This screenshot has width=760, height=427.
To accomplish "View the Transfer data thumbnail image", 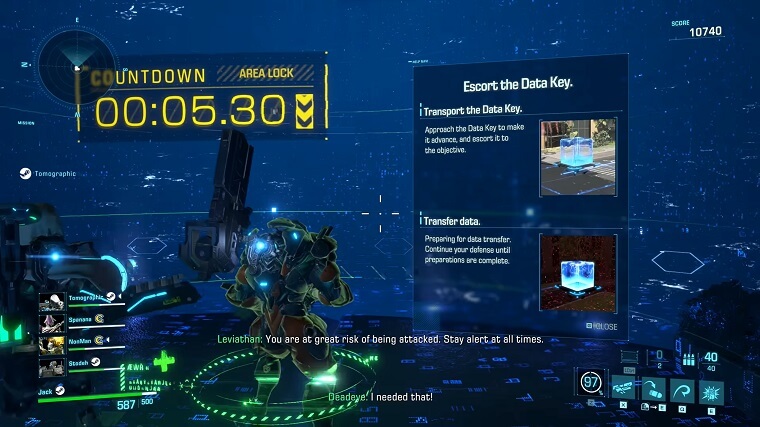I will (x=577, y=273).
